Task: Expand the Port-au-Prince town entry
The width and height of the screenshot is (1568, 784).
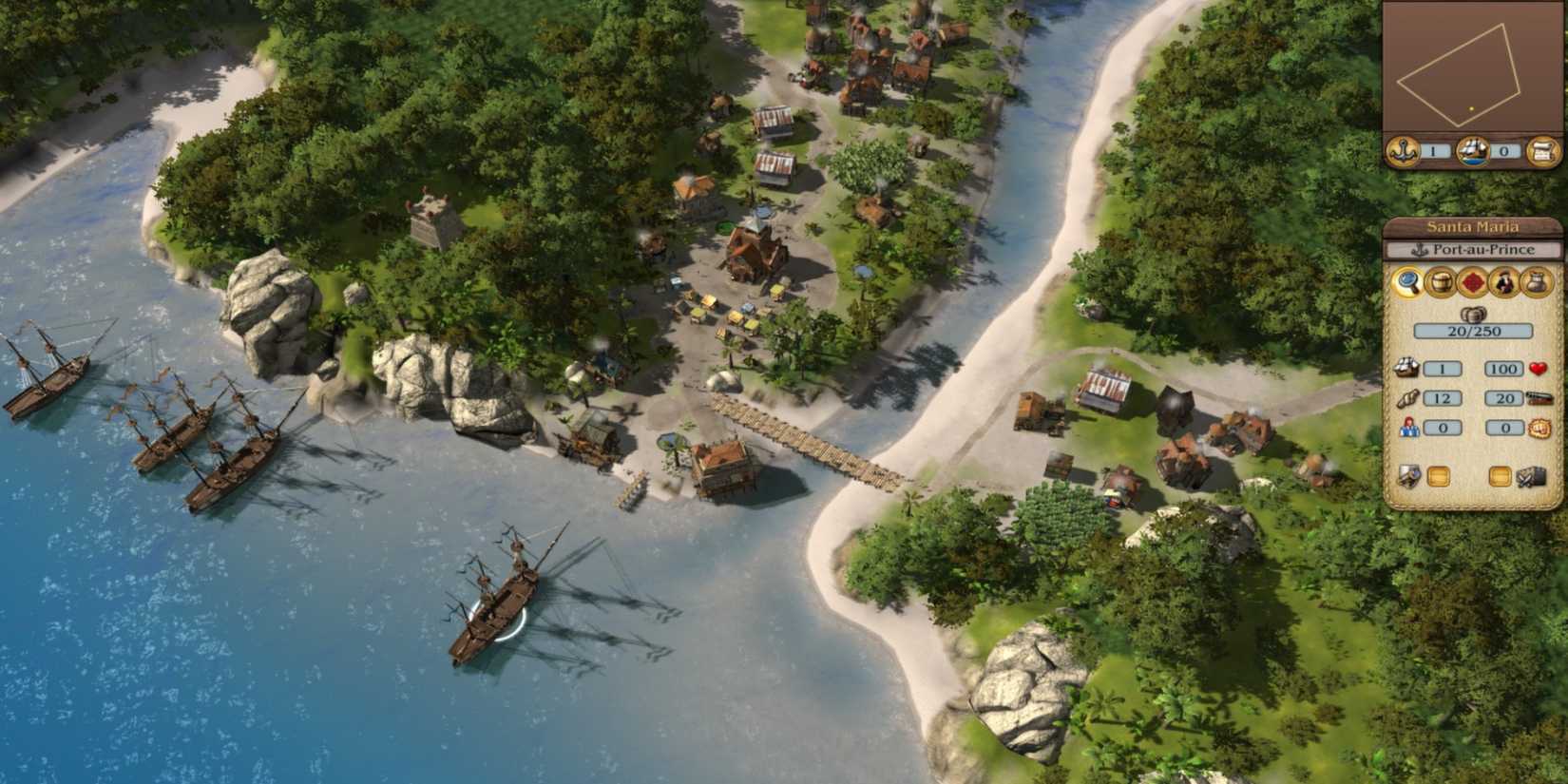Action: (x=1473, y=249)
